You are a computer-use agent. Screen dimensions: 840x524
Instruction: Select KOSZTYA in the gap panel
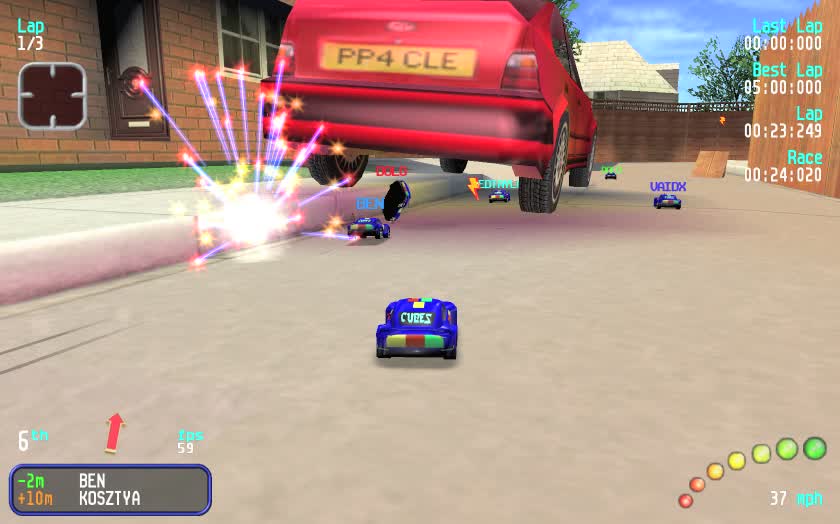[109, 498]
